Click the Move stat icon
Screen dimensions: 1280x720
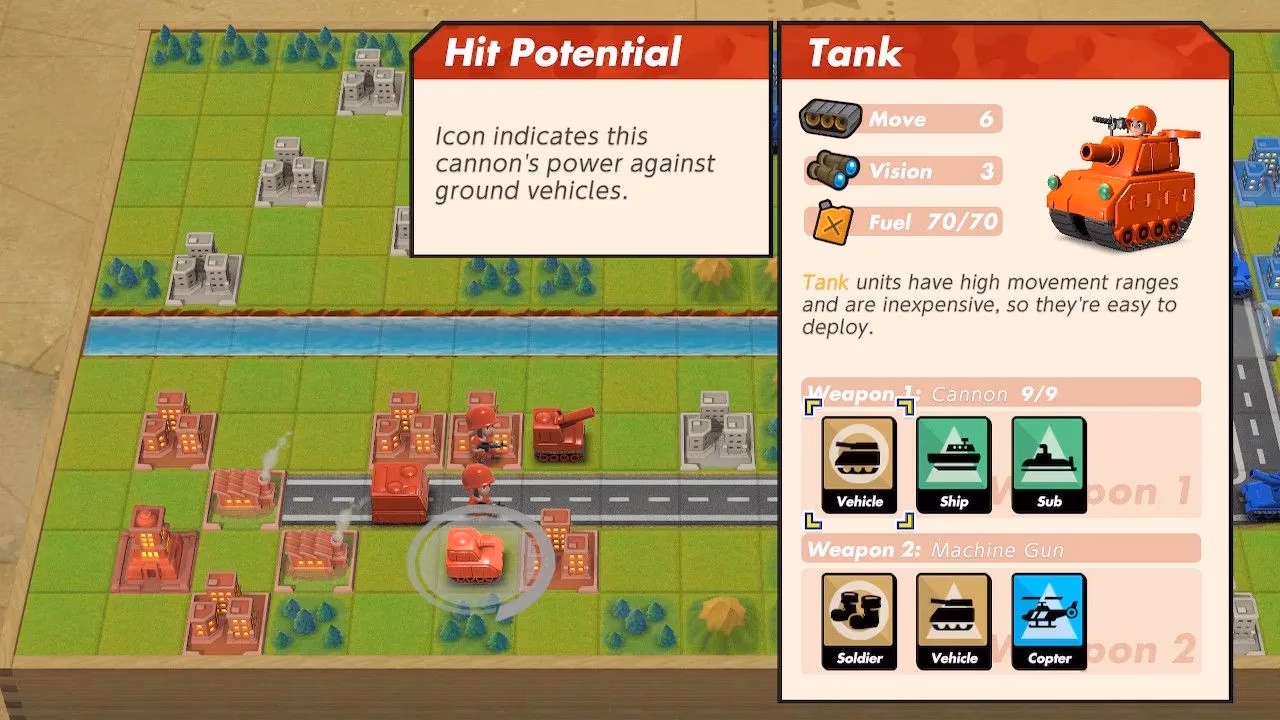pyautogui.click(x=828, y=118)
